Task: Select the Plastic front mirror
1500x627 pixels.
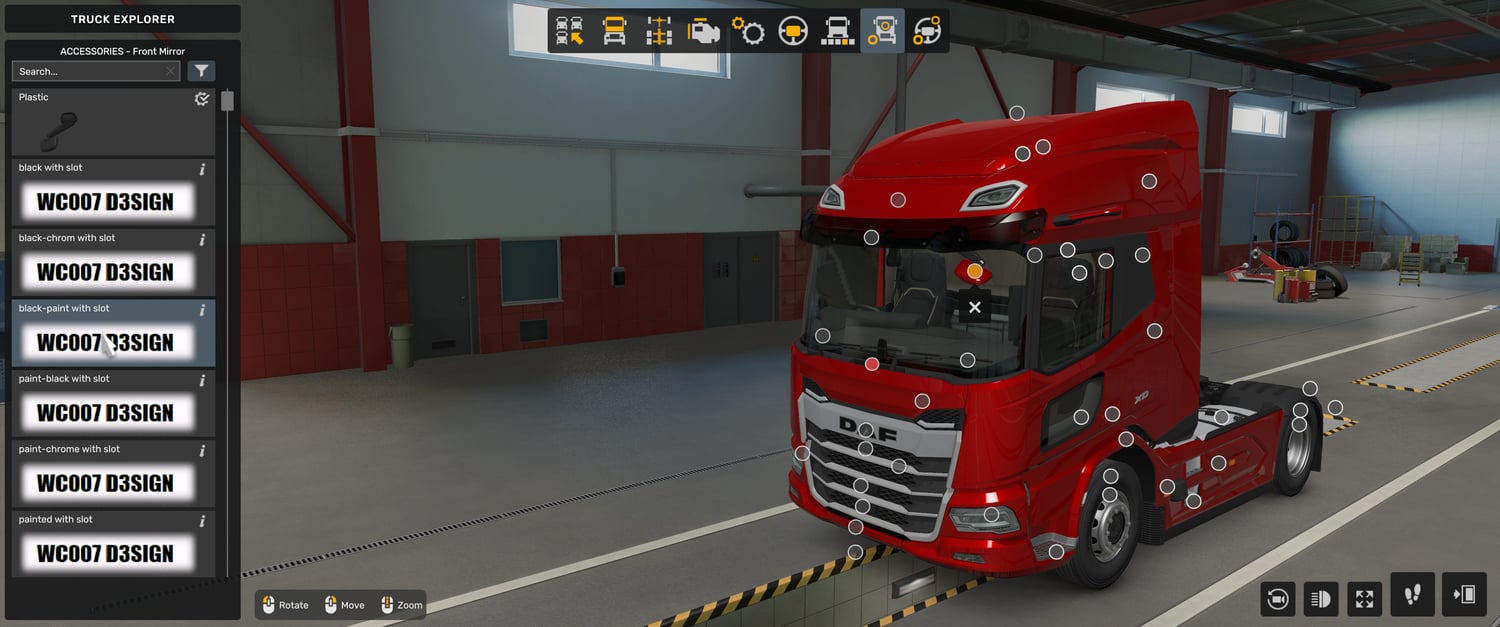Action: 113,122
